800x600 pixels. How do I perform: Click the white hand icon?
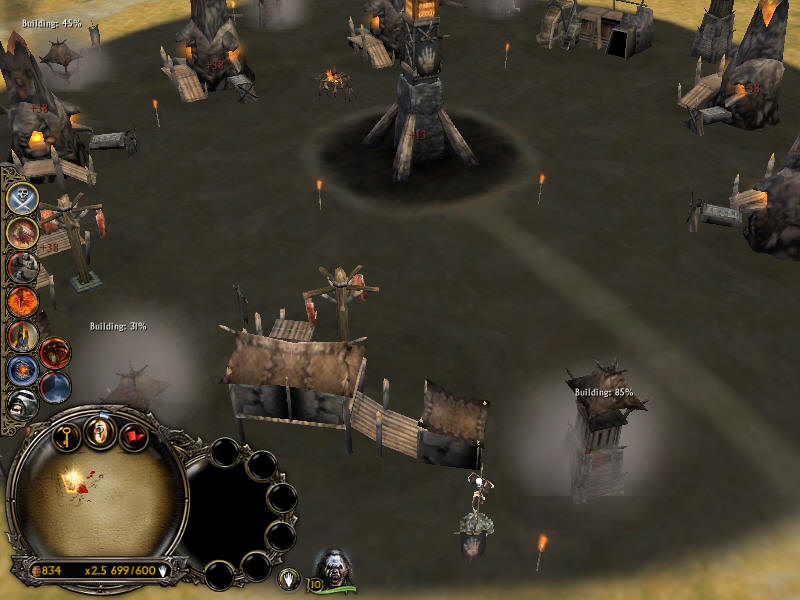(289, 578)
